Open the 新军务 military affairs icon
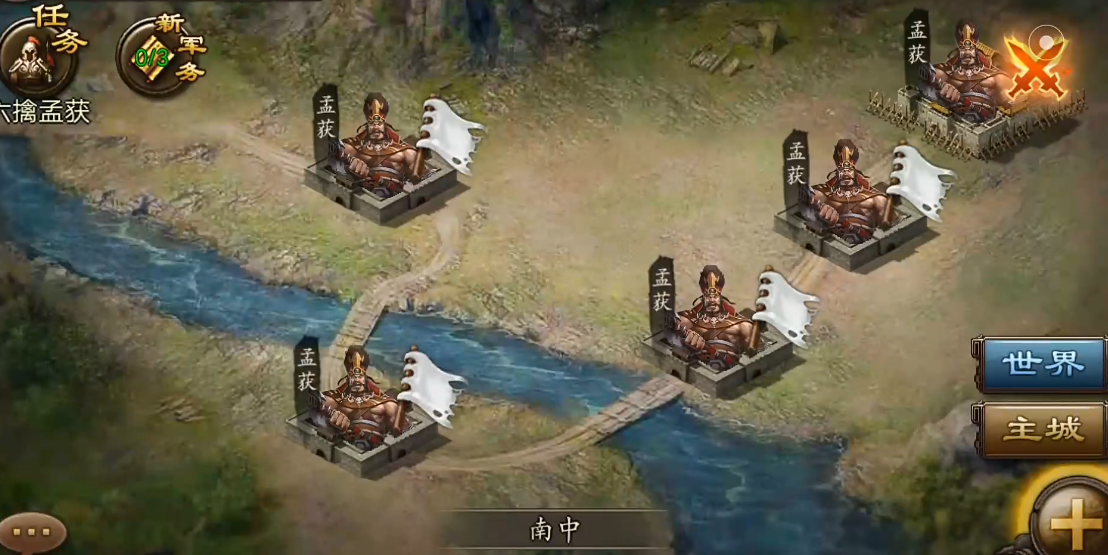Screen dimensions: 1108x555 click(157, 55)
